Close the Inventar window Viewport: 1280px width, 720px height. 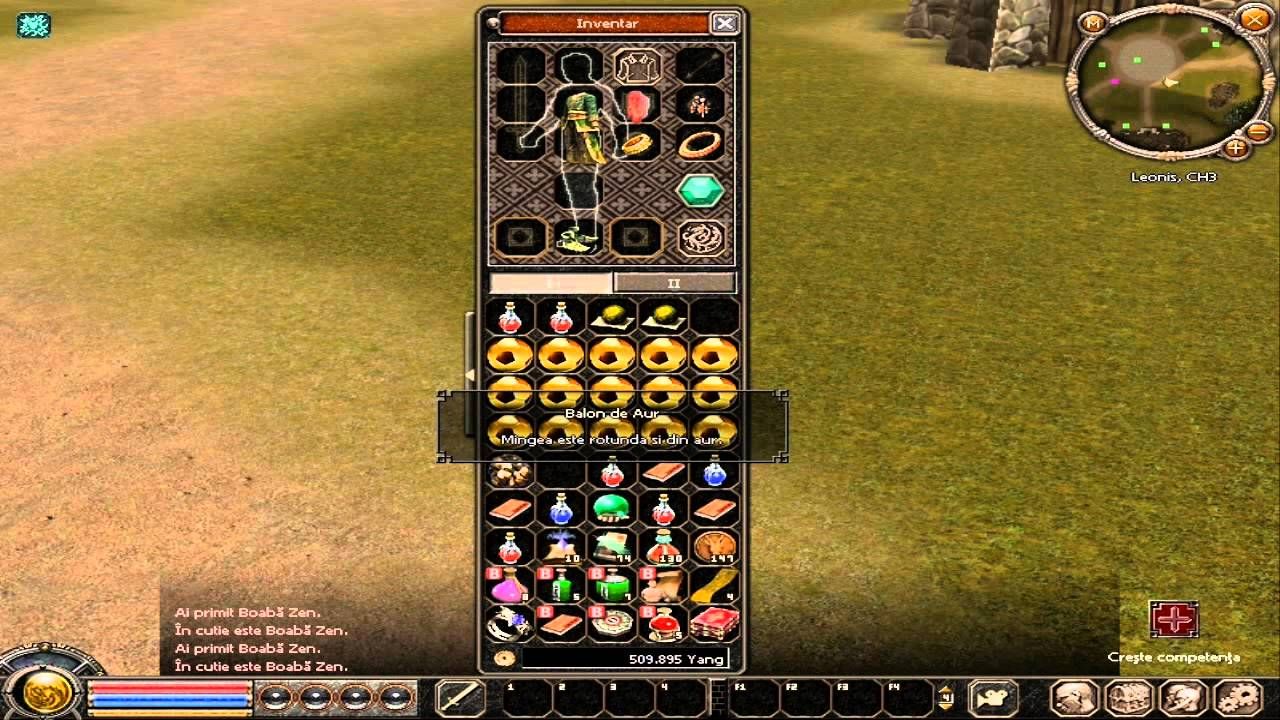coord(724,23)
